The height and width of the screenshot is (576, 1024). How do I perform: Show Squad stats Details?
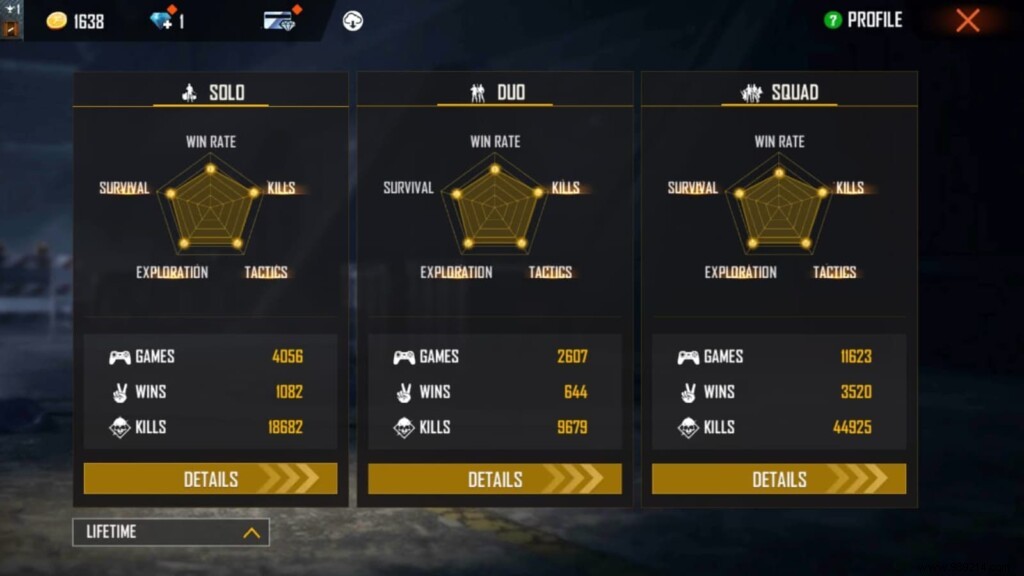[x=778, y=479]
